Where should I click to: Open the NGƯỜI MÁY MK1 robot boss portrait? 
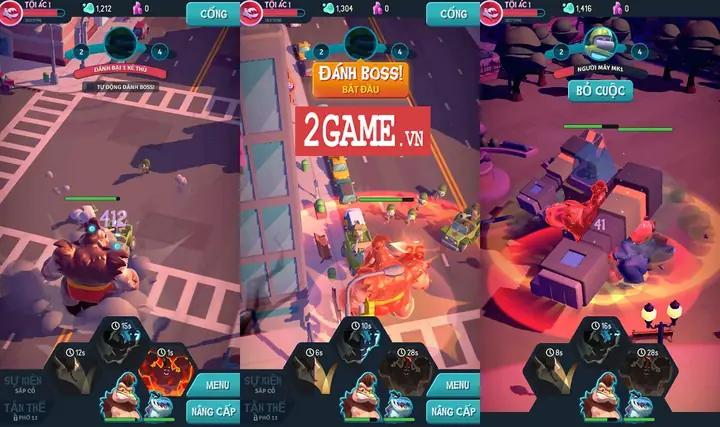600,44
